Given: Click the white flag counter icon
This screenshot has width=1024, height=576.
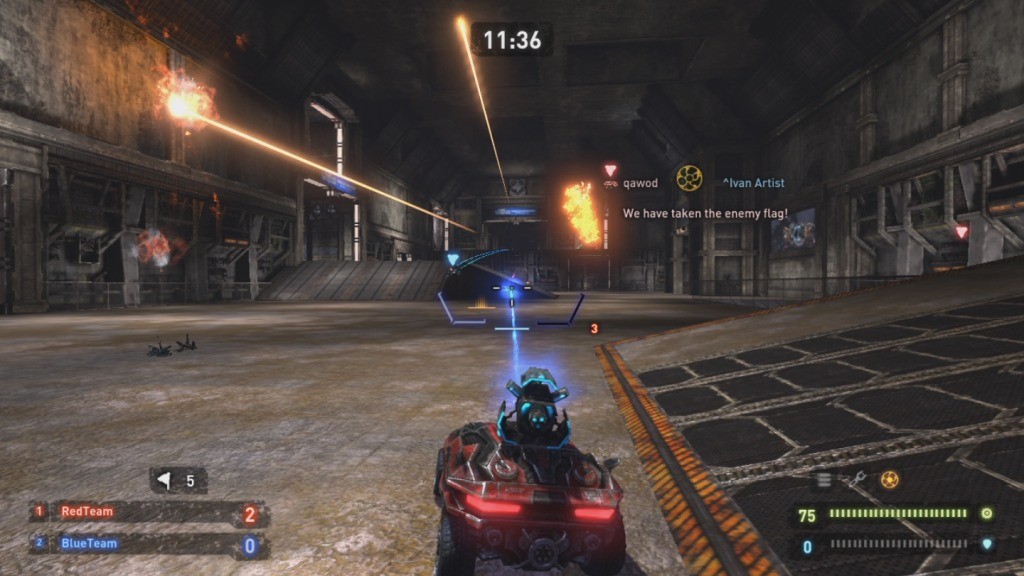Looking at the screenshot, I should pos(164,481).
